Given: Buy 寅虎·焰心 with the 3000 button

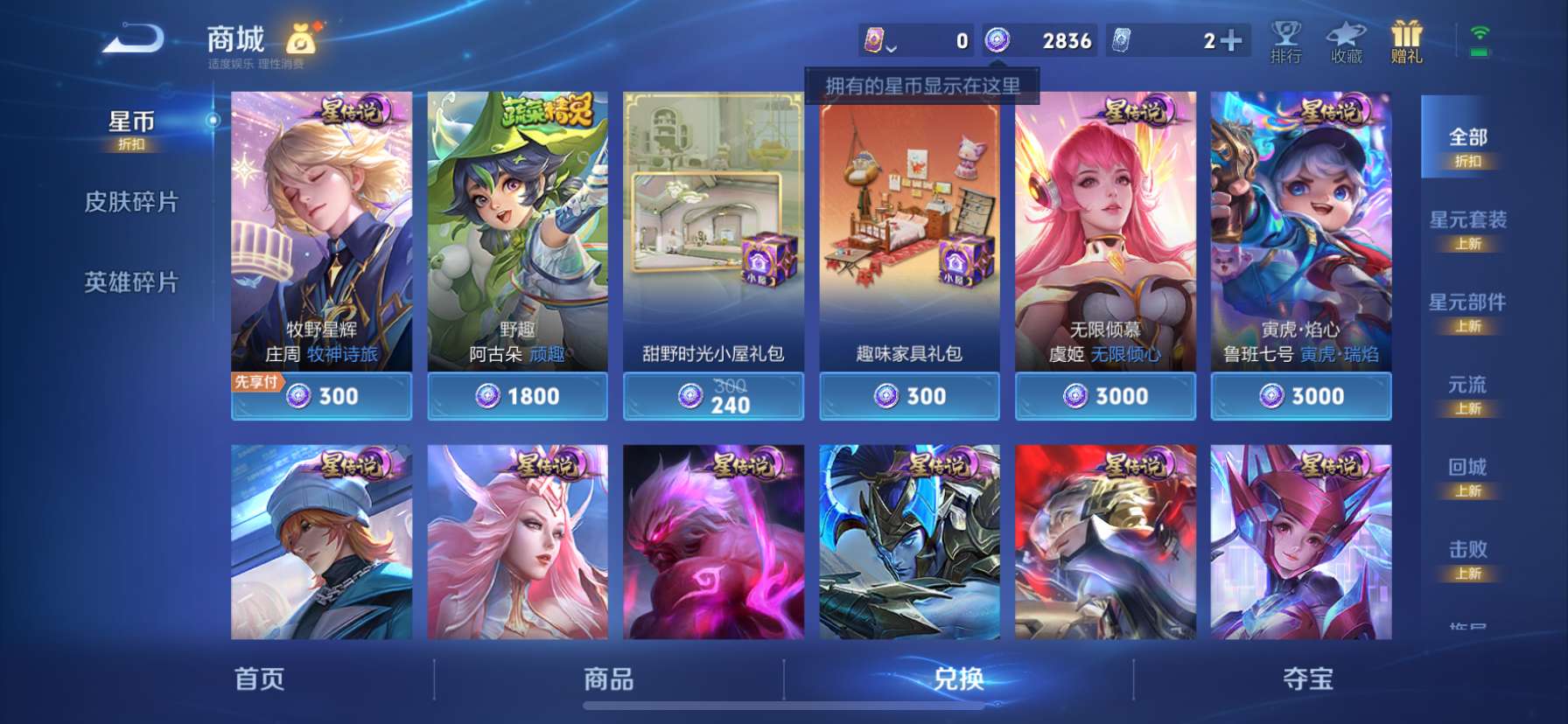Looking at the screenshot, I should (1301, 396).
